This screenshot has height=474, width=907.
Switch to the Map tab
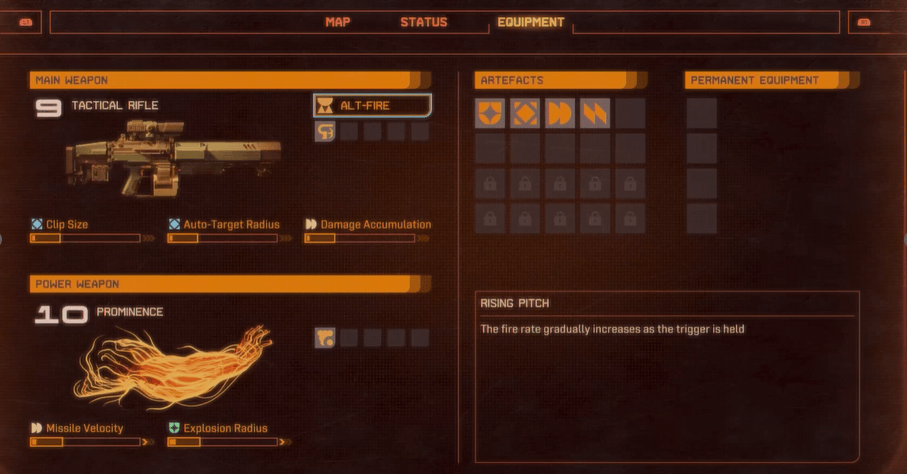pos(338,22)
